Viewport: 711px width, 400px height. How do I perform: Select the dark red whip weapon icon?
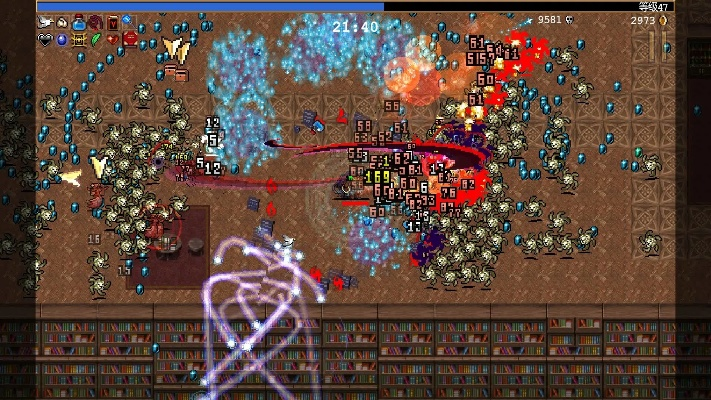coord(95,22)
